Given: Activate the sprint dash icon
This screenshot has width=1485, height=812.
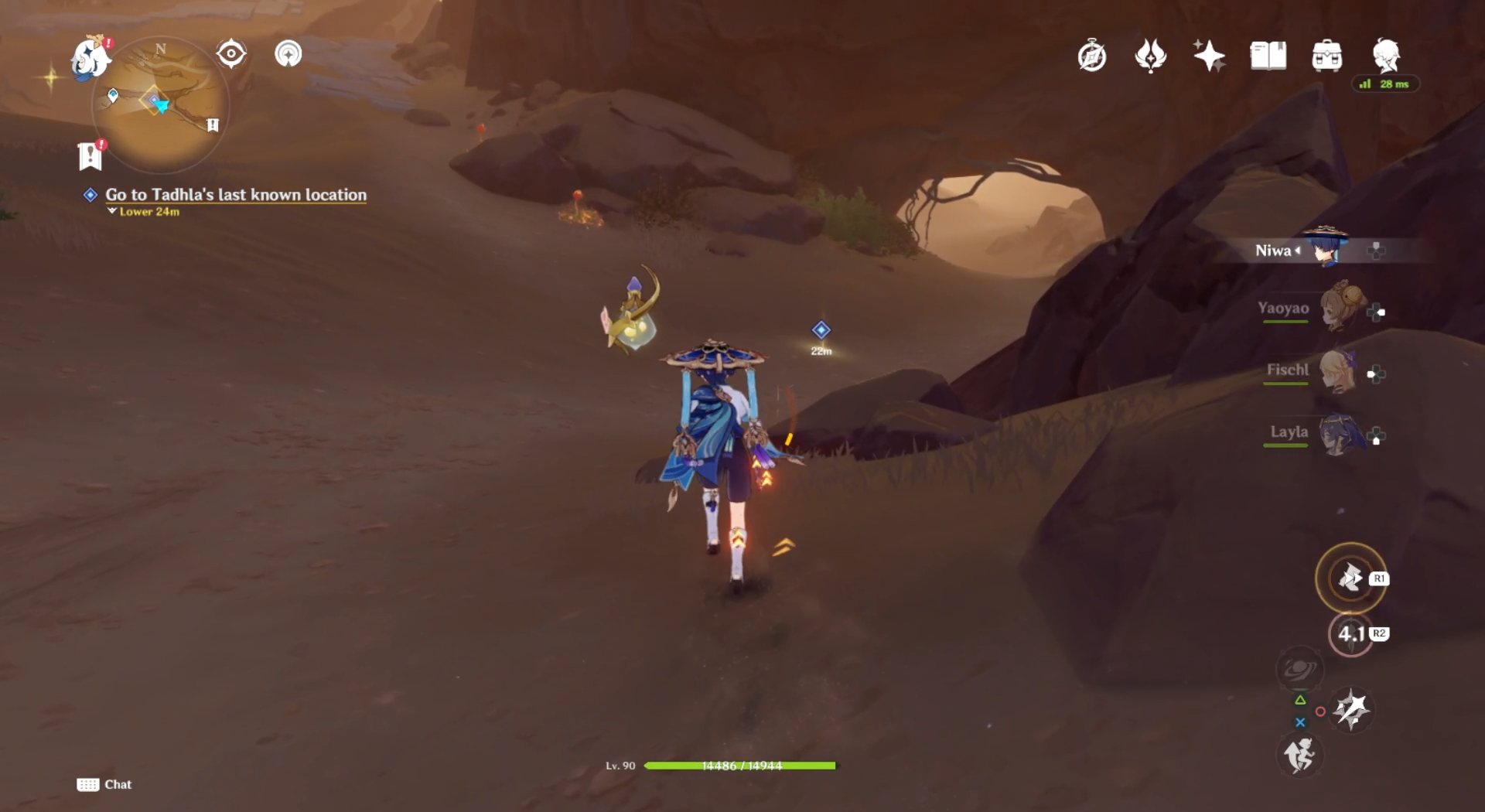Looking at the screenshot, I should 1299,755.
